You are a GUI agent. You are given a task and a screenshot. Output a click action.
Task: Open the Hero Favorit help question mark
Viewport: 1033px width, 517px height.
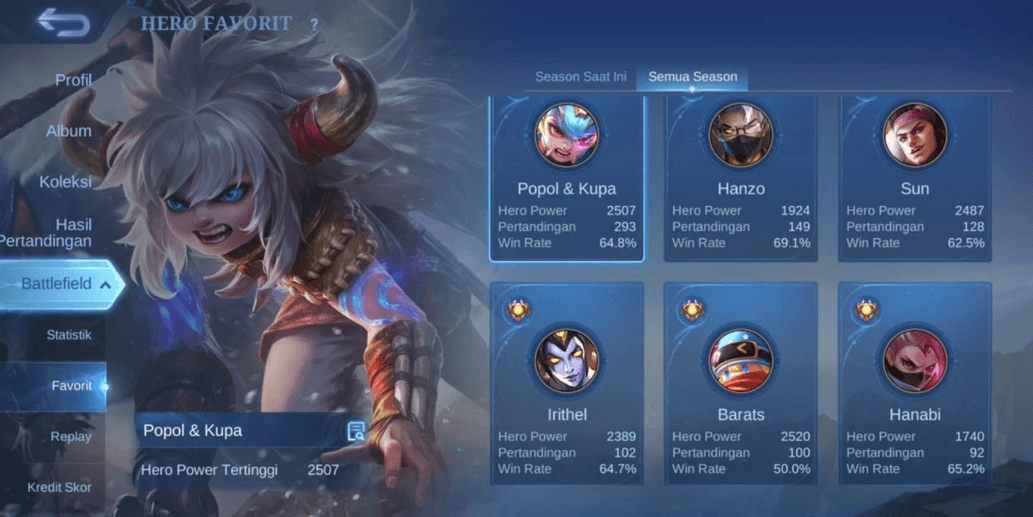tap(314, 24)
